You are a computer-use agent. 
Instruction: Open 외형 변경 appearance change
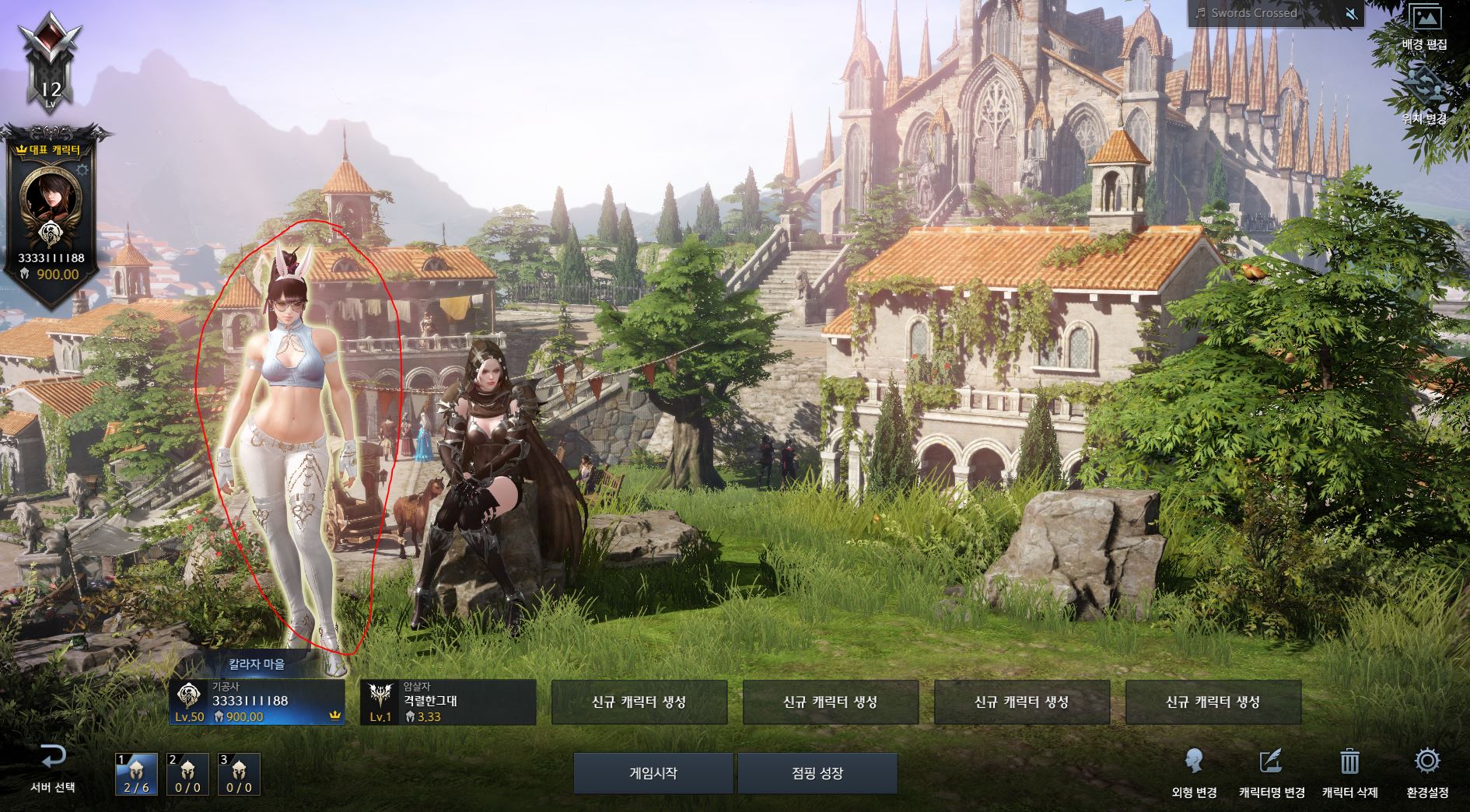coord(1194,772)
